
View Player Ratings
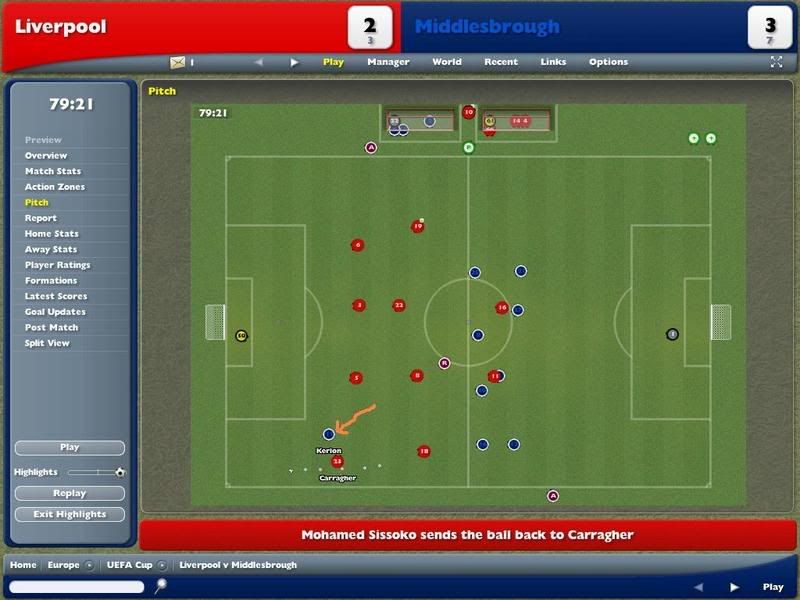tap(58, 265)
